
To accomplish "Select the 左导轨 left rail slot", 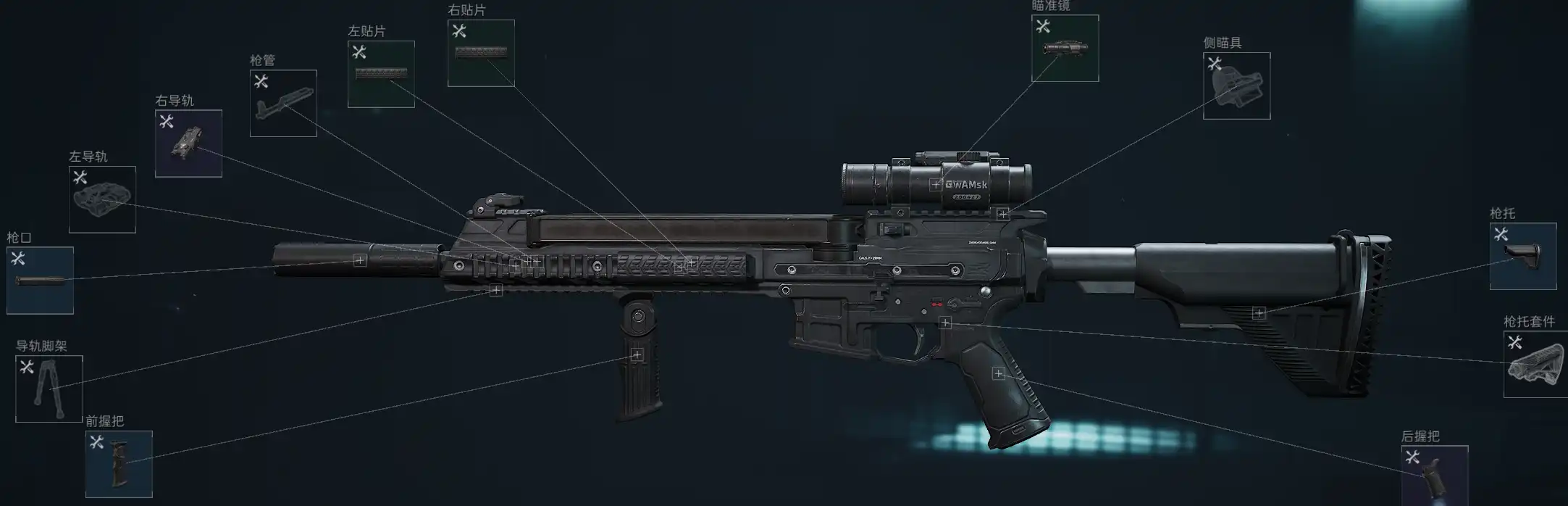I will (102, 199).
